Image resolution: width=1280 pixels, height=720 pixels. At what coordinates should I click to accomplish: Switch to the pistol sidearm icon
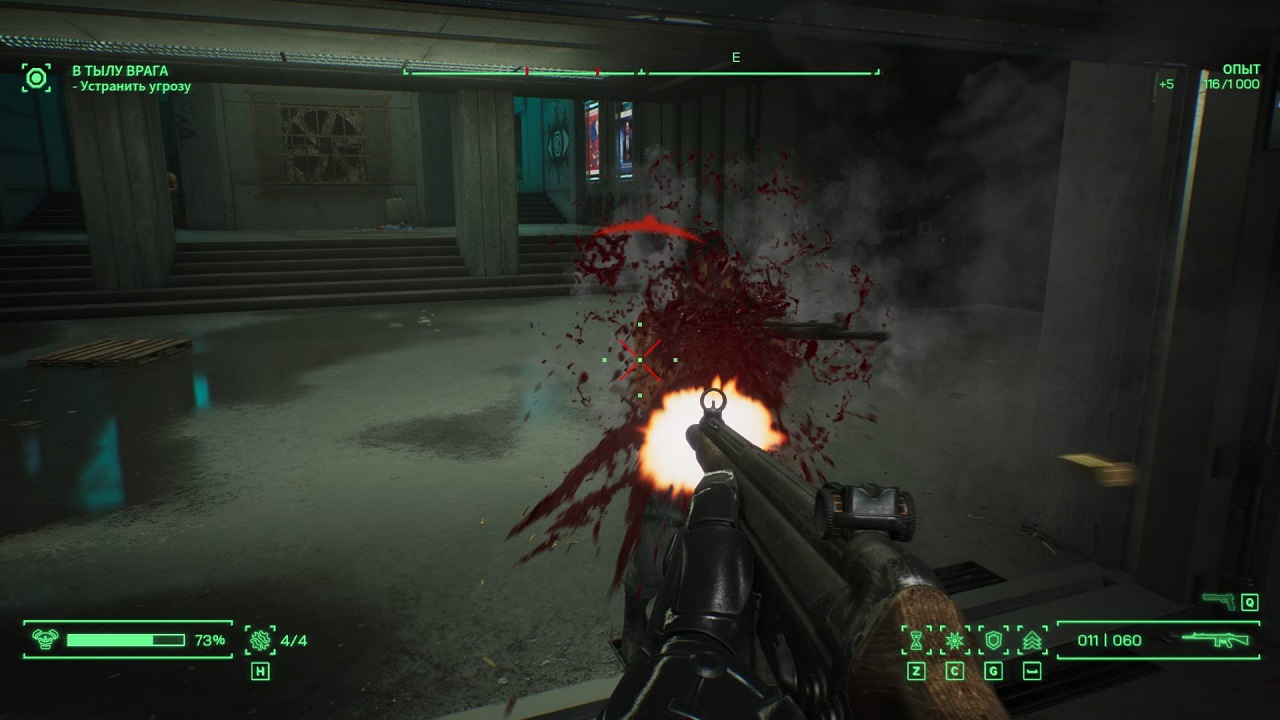1218,600
